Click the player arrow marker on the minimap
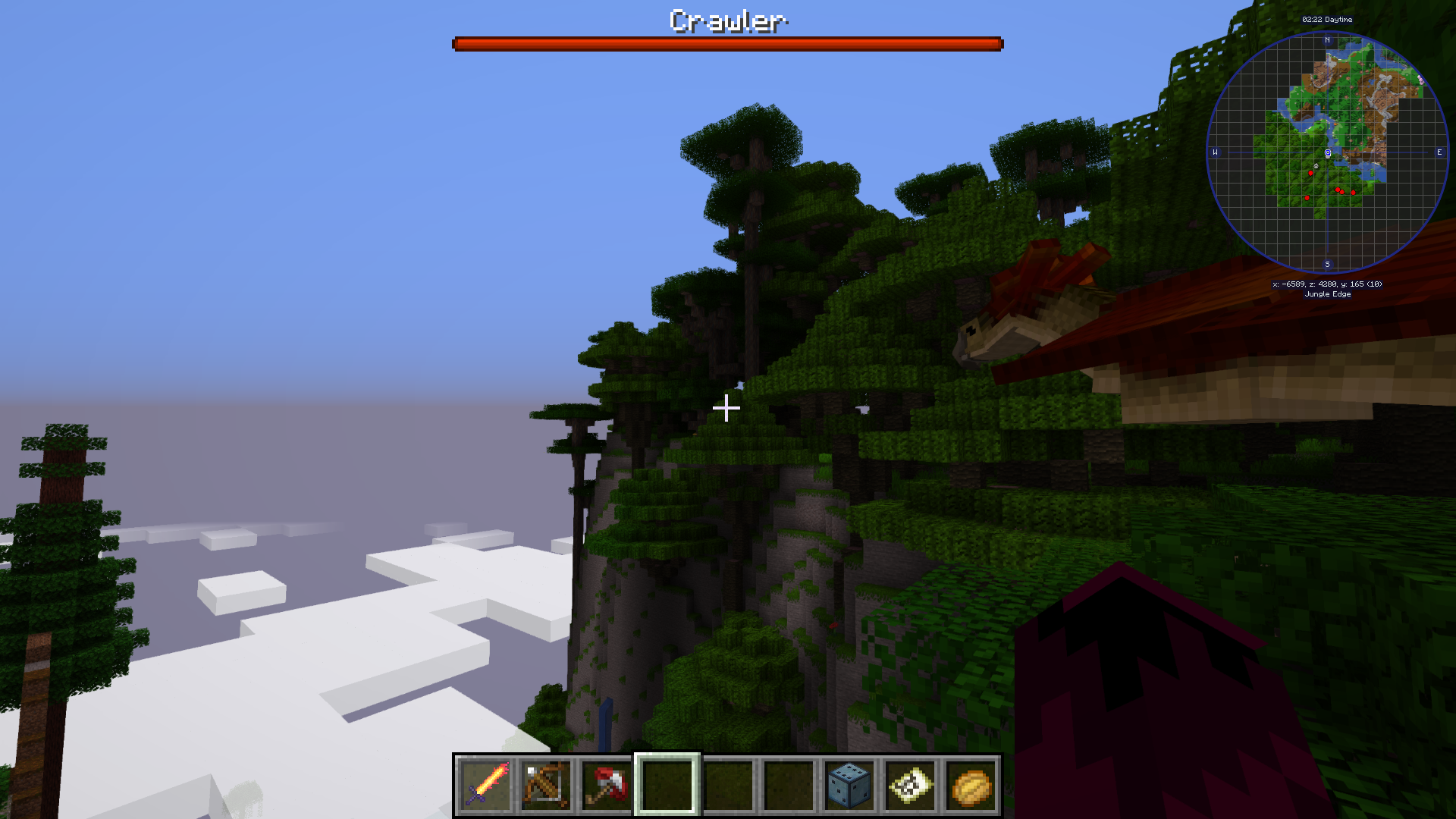 pos(1328,153)
